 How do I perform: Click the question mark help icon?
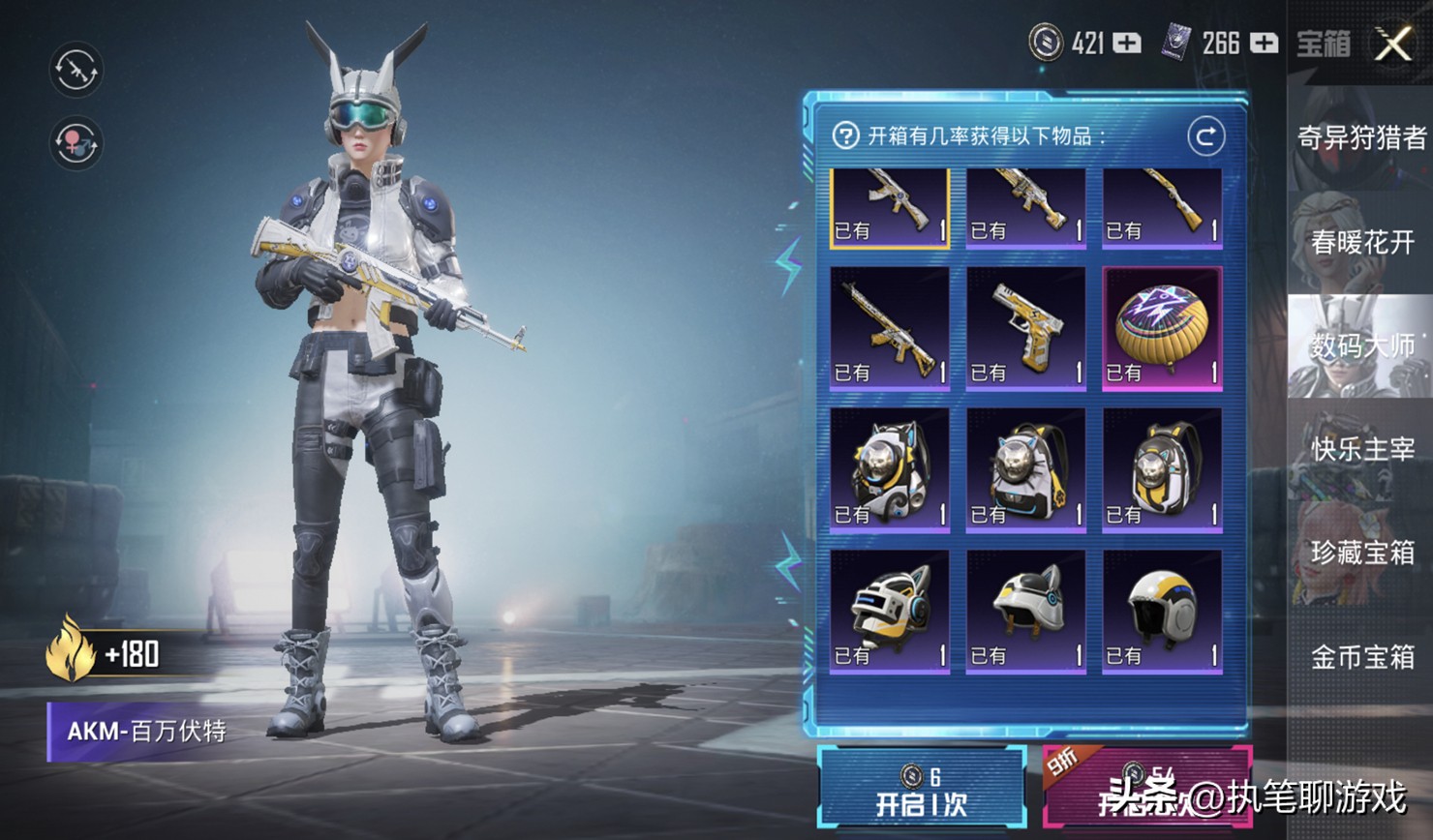tap(845, 135)
